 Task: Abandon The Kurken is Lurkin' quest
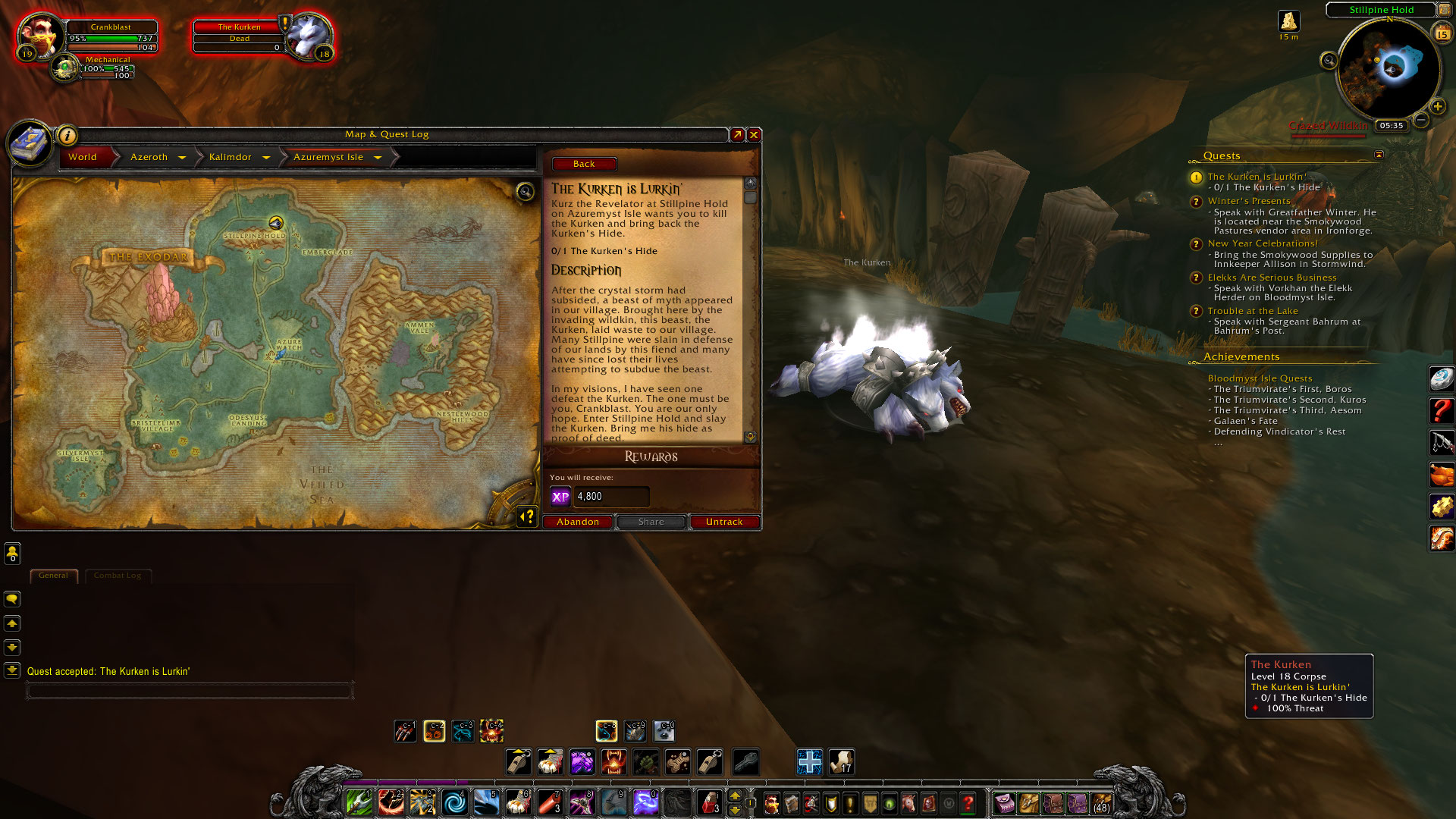click(578, 522)
